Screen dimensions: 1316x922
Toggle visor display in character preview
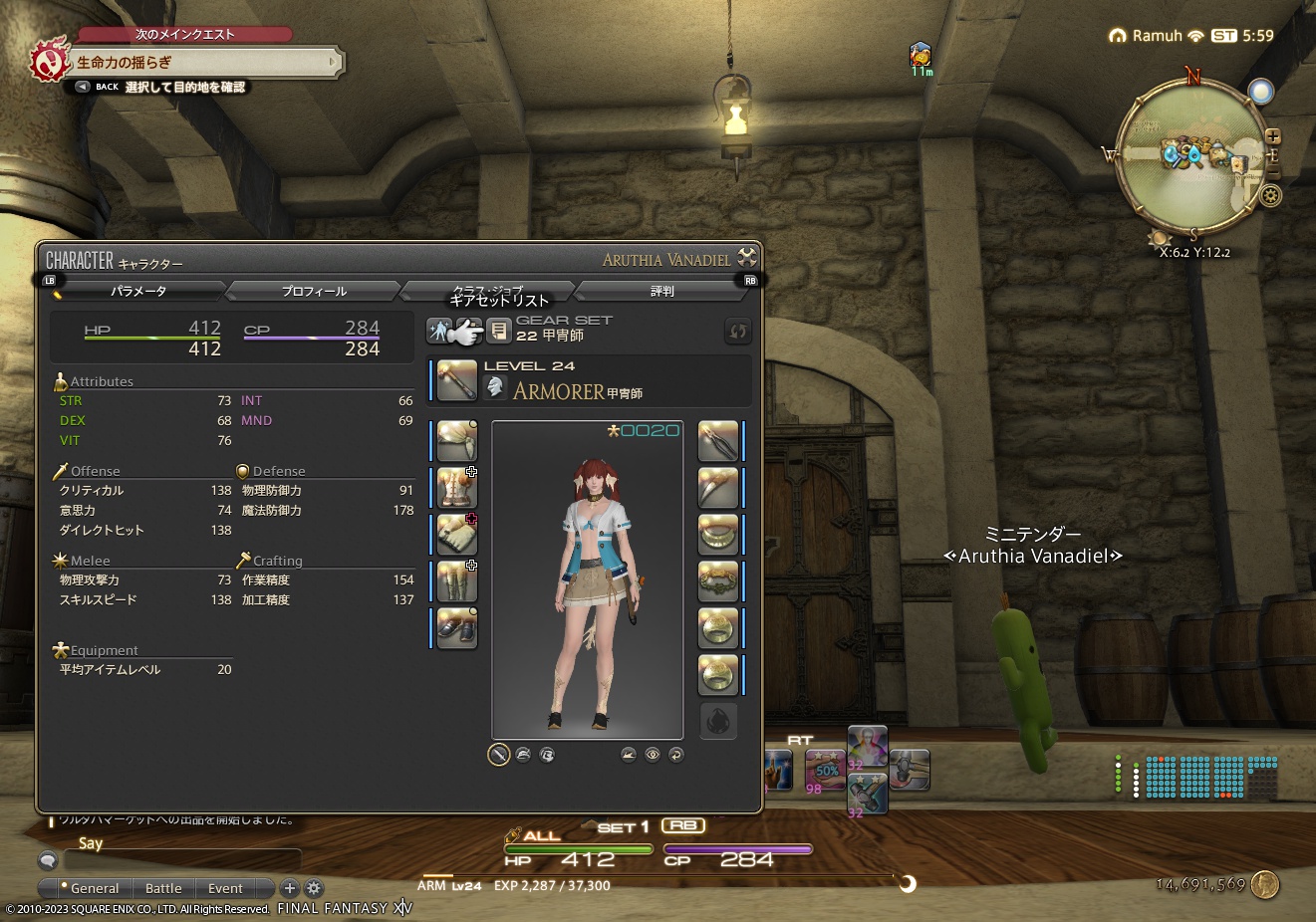click(x=546, y=755)
